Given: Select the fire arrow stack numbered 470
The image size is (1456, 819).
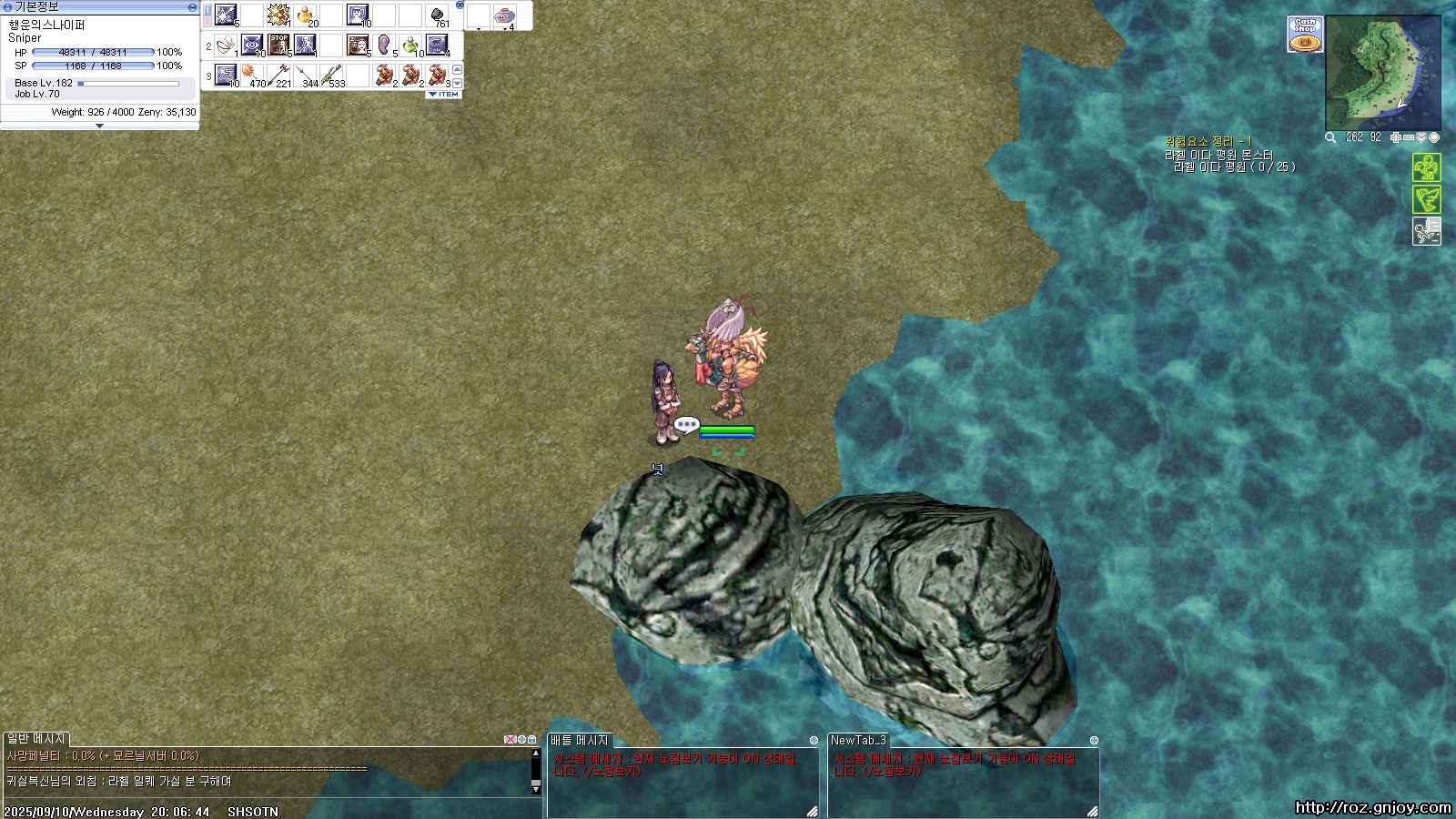Looking at the screenshot, I should pos(252,74).
